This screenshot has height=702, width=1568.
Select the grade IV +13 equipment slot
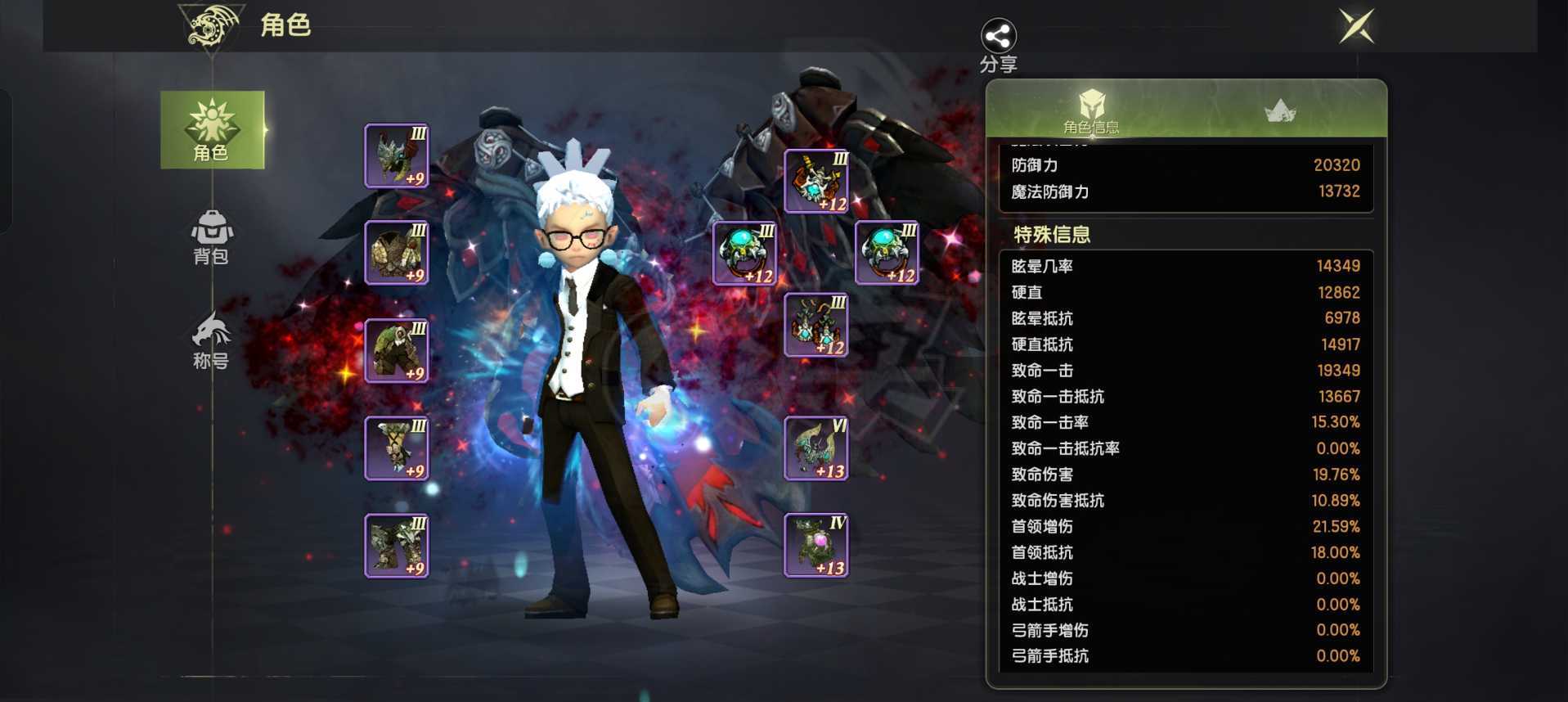click(x=816, y=546)
